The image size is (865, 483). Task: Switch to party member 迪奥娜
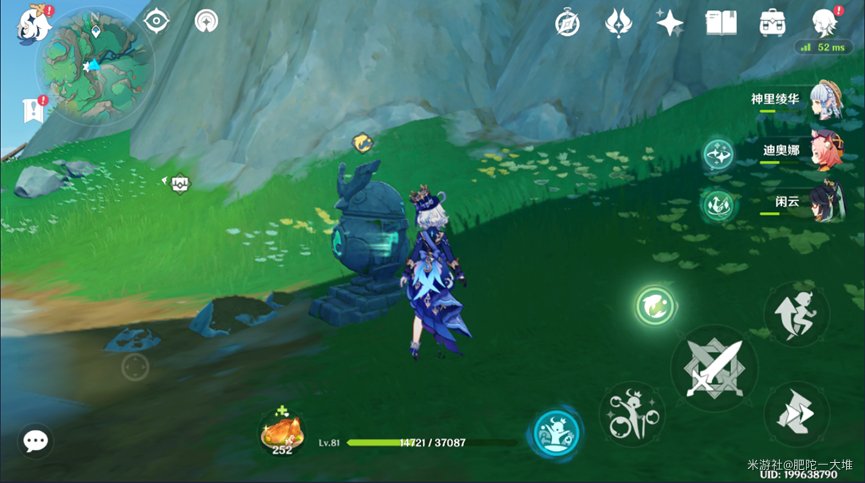826,152
